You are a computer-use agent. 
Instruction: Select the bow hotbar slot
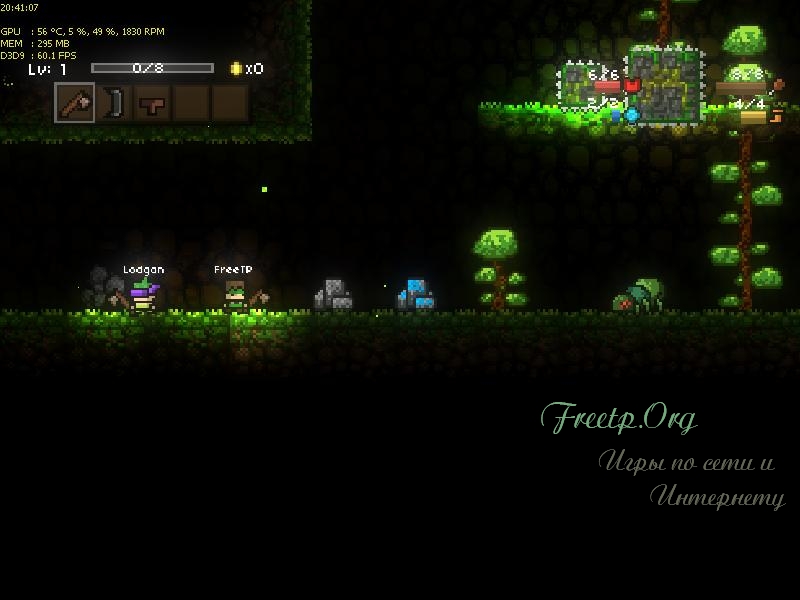113,103
